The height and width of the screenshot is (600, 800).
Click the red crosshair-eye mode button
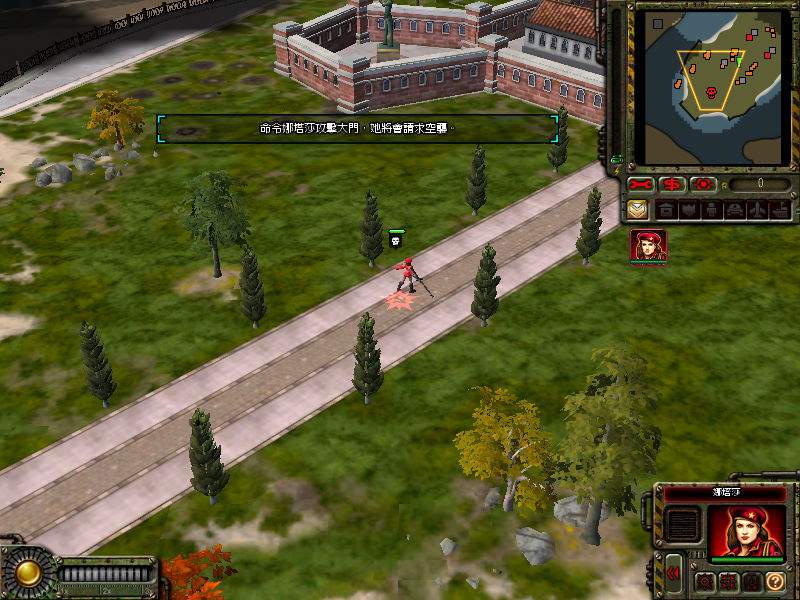coord(702,185)
